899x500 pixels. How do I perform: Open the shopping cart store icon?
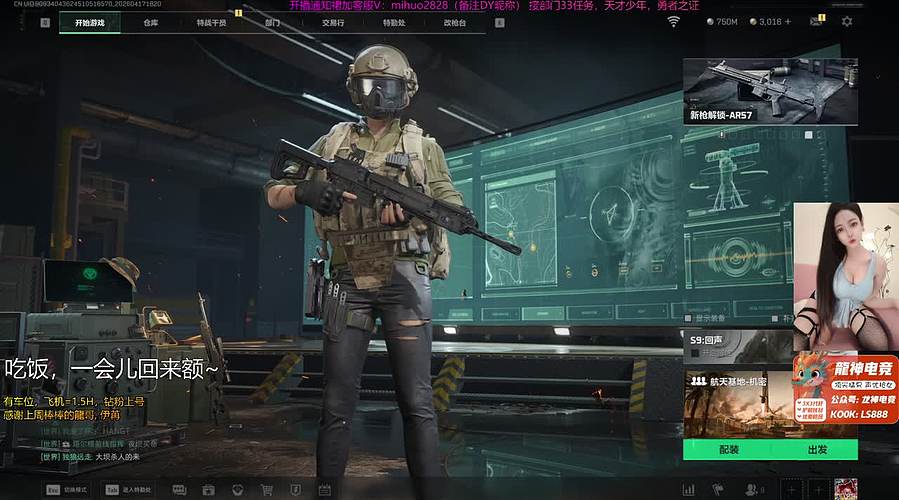point(267,490)
